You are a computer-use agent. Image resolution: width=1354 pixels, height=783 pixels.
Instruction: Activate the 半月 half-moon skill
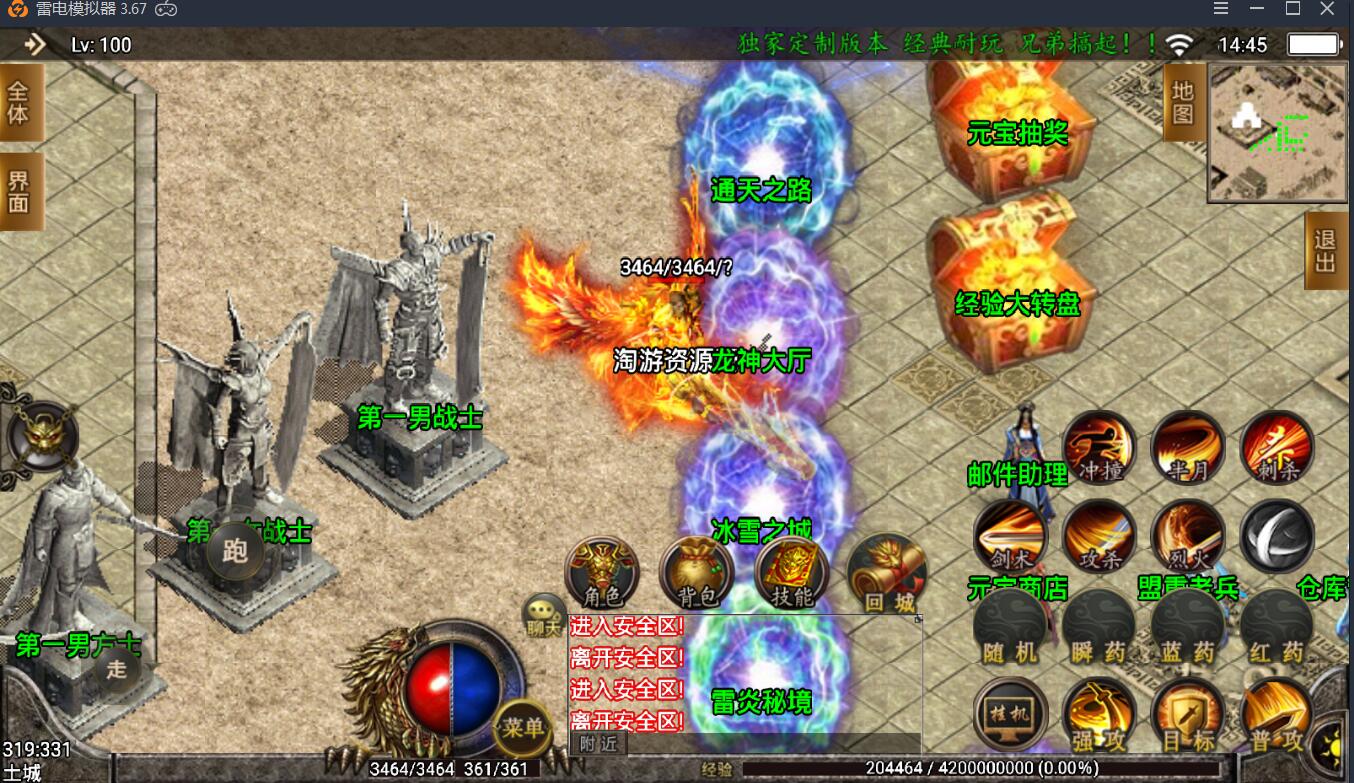(x=1188, y=447)
